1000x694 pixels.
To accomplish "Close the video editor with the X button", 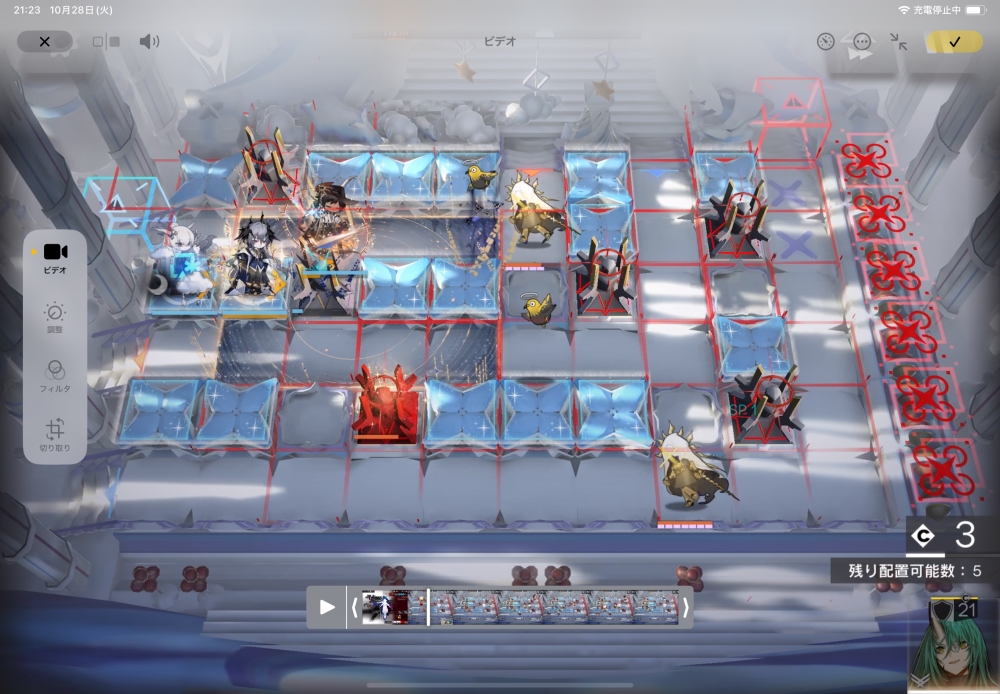I will coord(44,42).
